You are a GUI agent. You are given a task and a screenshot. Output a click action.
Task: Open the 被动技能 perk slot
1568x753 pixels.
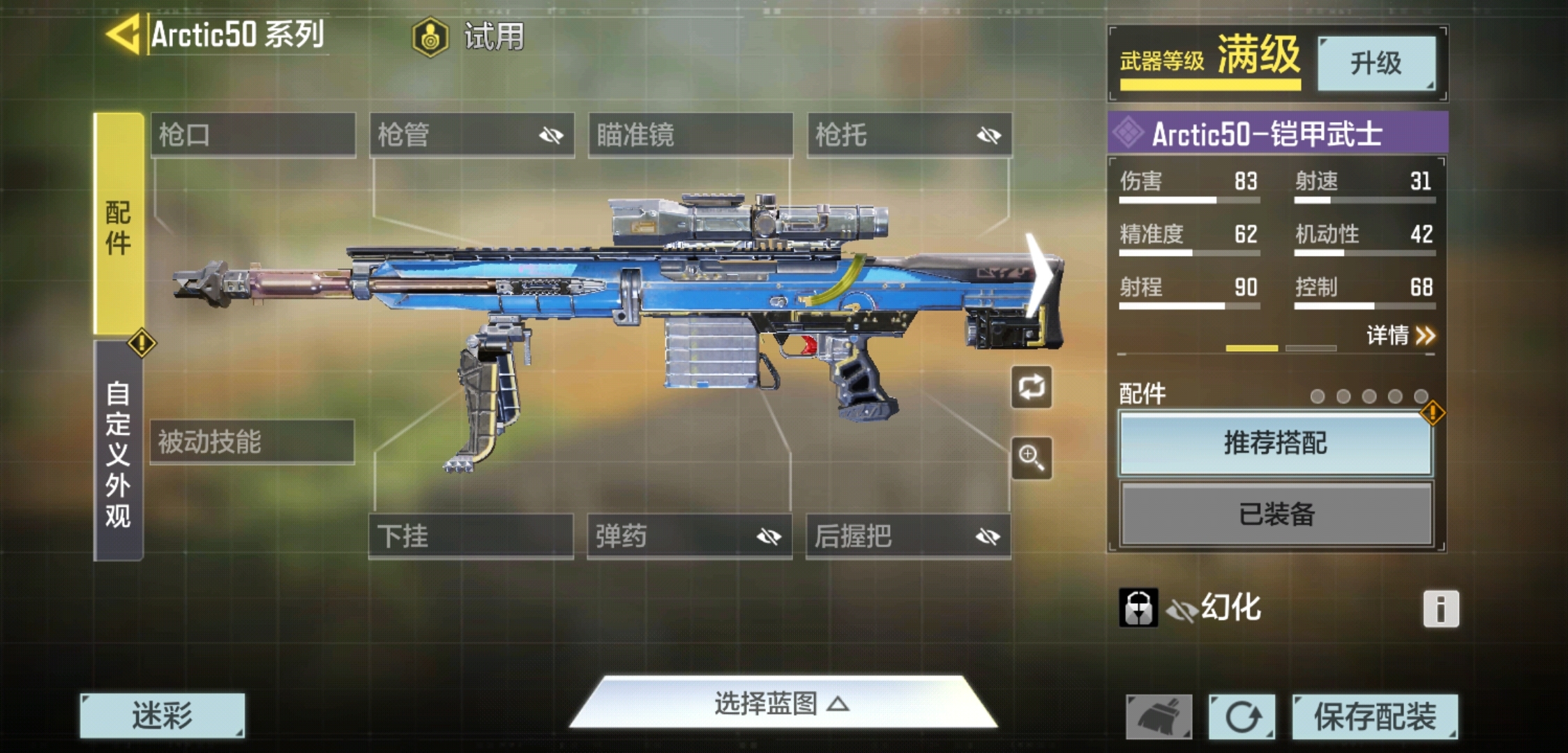(252, 442)
